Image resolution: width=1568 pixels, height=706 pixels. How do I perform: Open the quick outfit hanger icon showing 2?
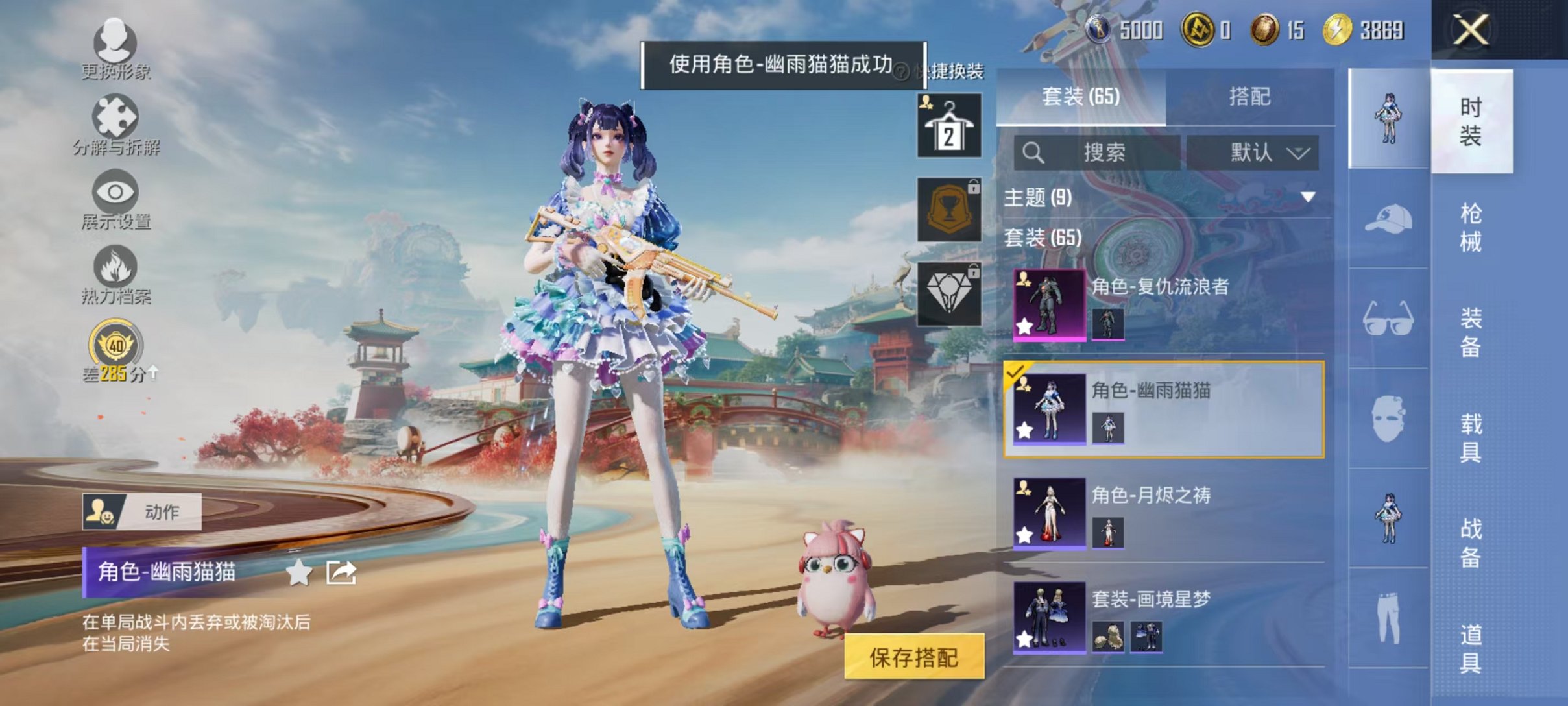coord(949,125)
